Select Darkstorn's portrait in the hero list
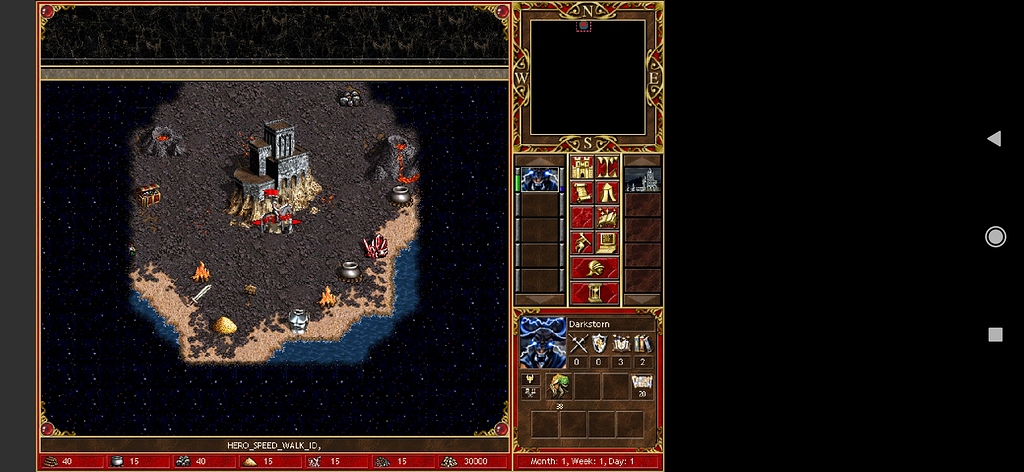The image size is (1024, 472). (x=540, y=180)
